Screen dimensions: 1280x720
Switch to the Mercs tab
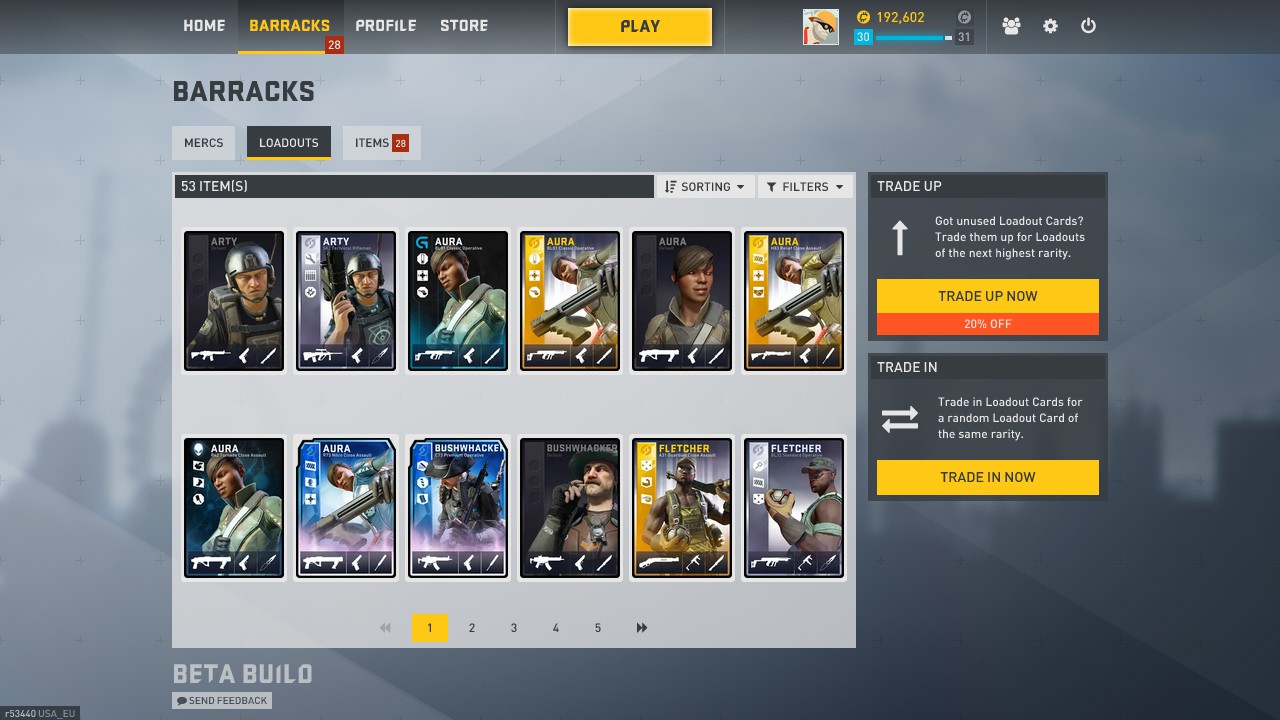point(204,143)
